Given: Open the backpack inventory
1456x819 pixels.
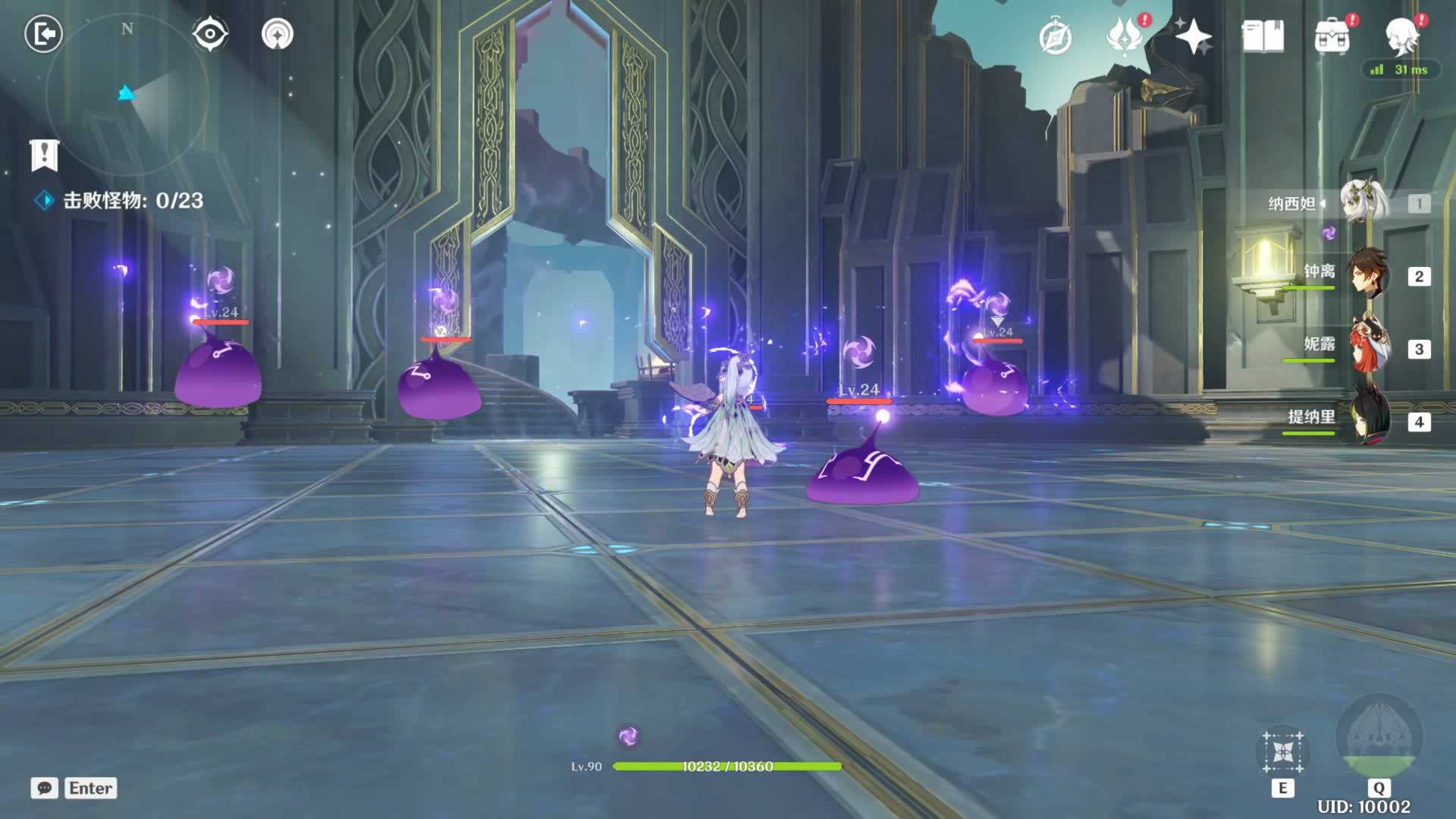Looking at the screenshot, I should pos(1332,36).
